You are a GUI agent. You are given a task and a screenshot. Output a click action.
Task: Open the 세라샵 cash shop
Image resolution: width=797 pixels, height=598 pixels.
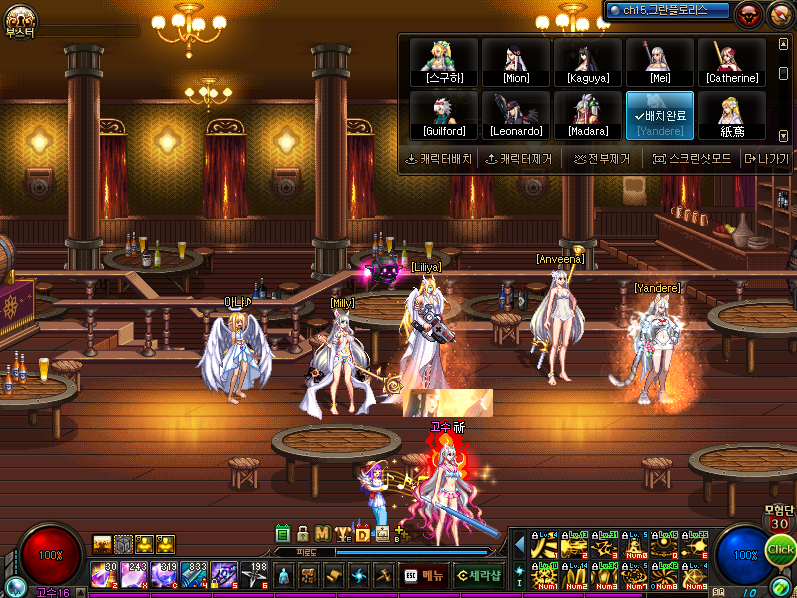click(x=477, y=576)
